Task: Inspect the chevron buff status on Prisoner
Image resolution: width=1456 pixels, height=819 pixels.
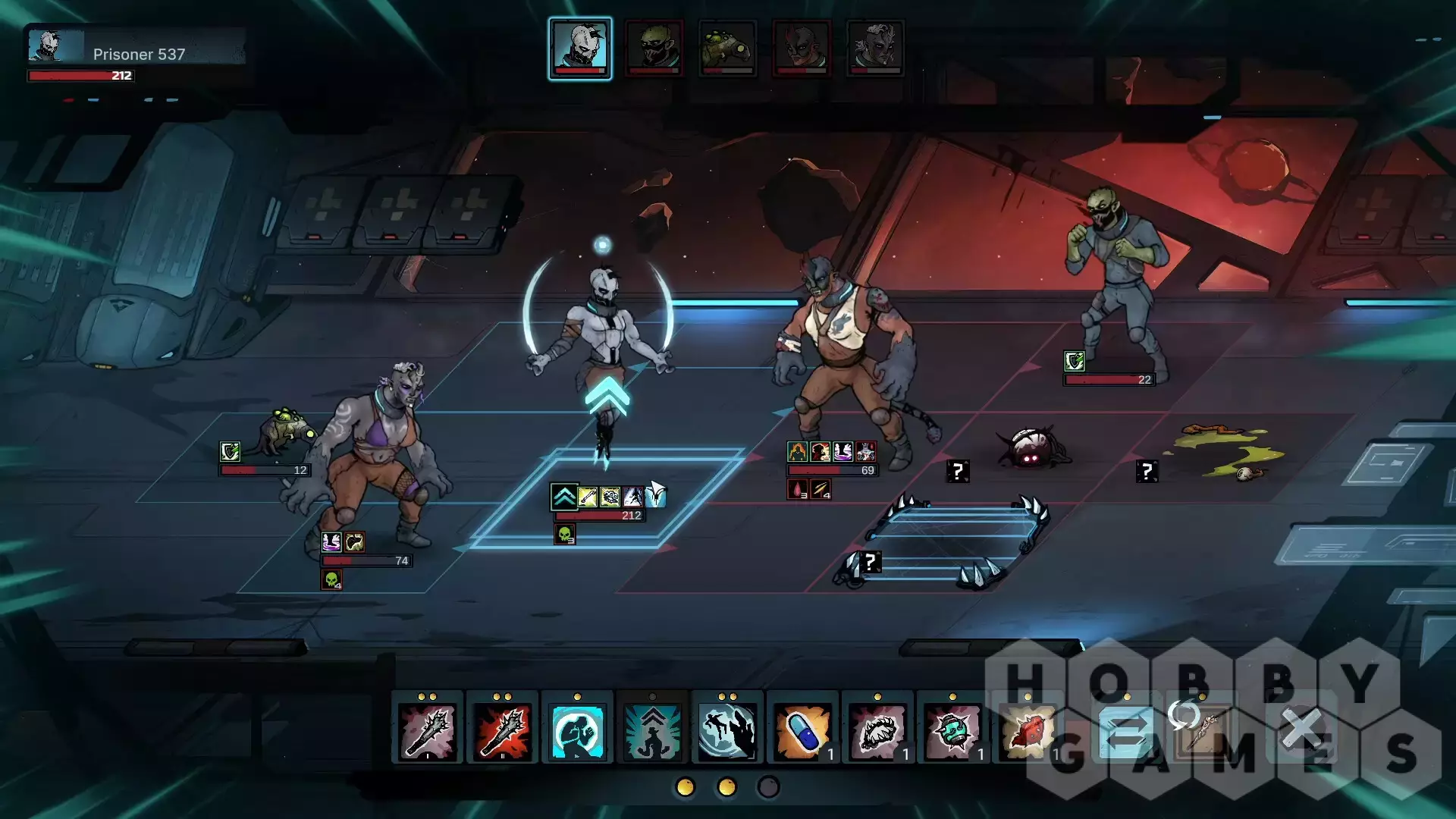Action: coord(563,497)
